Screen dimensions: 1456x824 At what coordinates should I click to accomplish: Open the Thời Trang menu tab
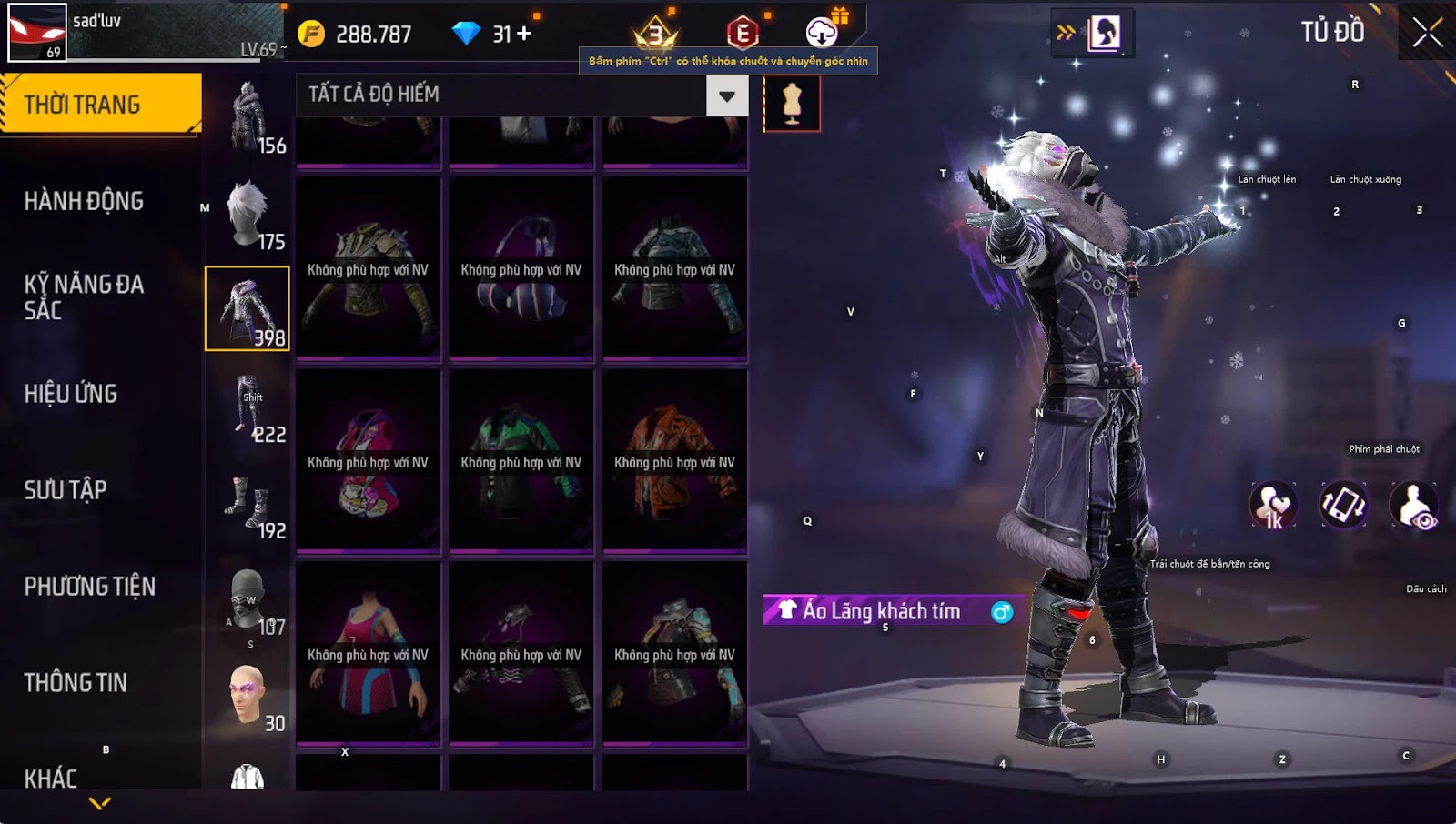(x=100, y=105)
